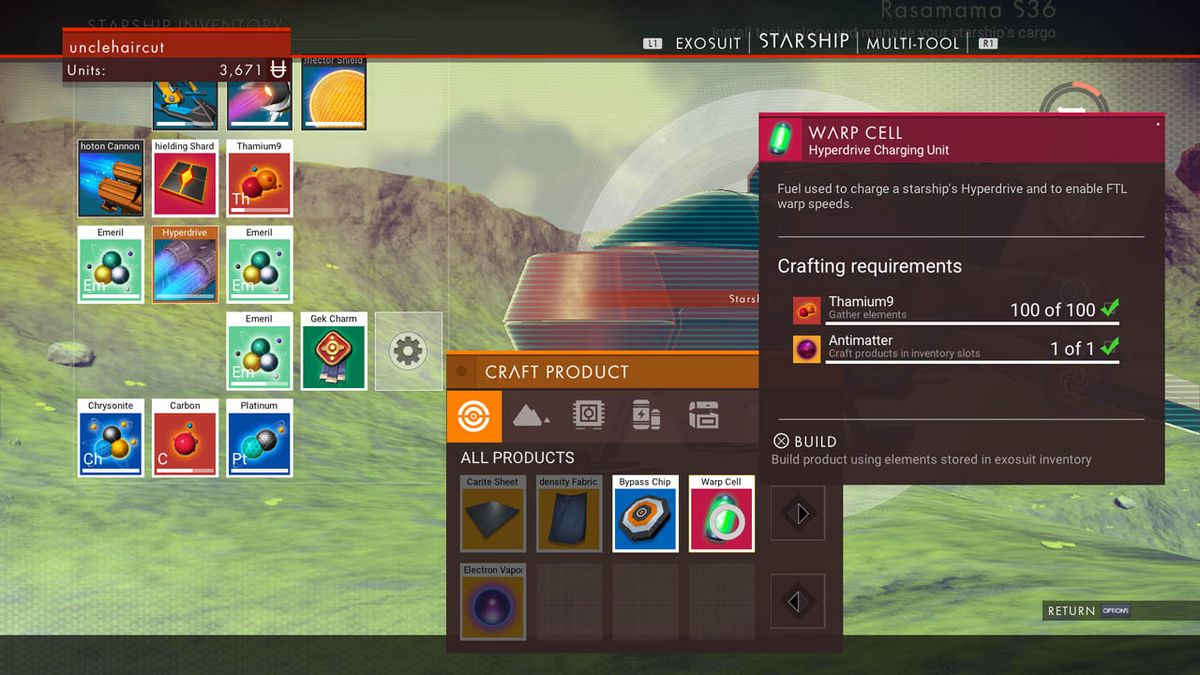Click the gear icon inventory slot
This screenshot has width=1200, height=675.
(x=408, y=351)
